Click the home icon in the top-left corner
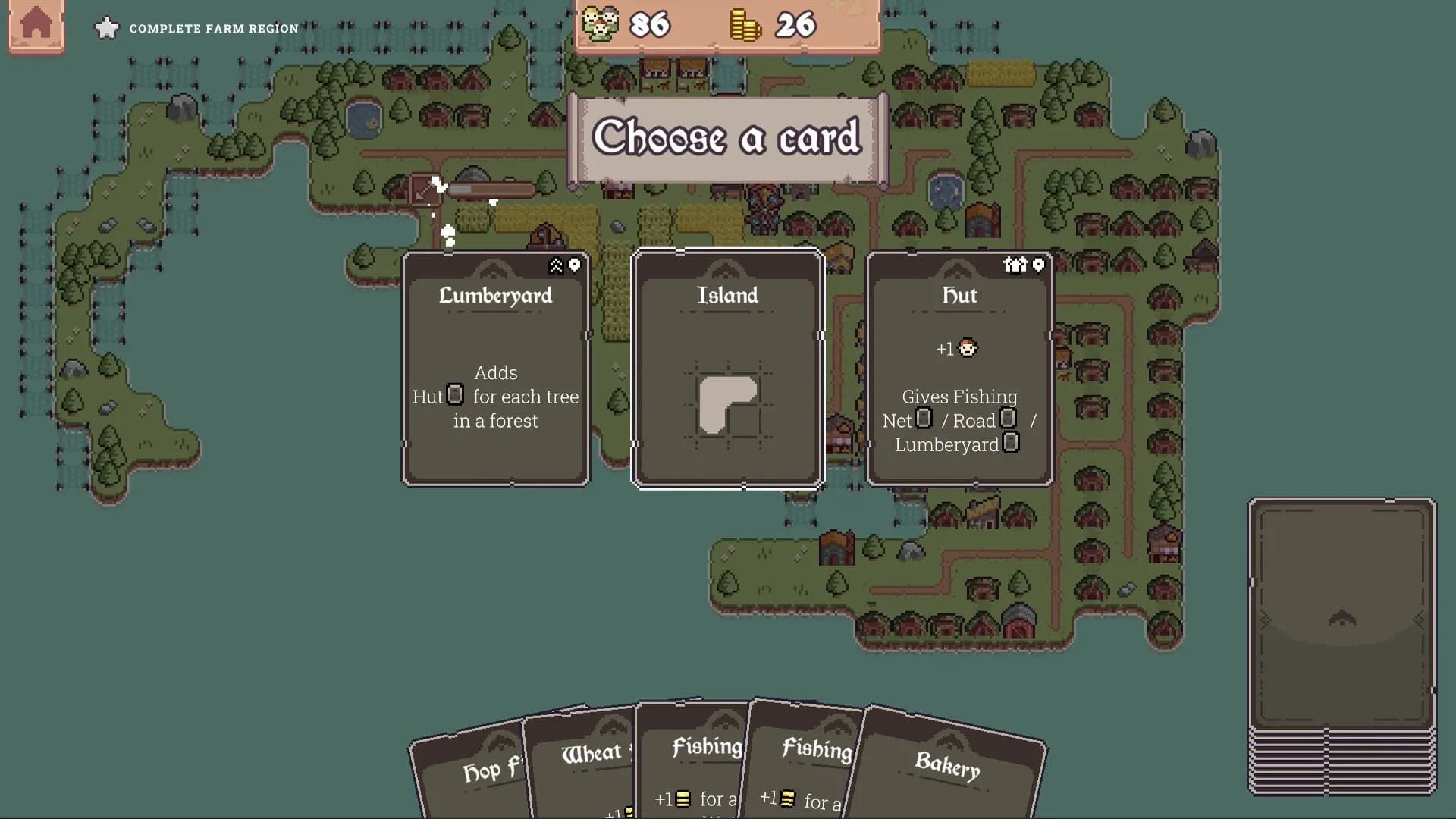Image resolution: width=1456 pixels, height=819 pixels. click(36, 25)
